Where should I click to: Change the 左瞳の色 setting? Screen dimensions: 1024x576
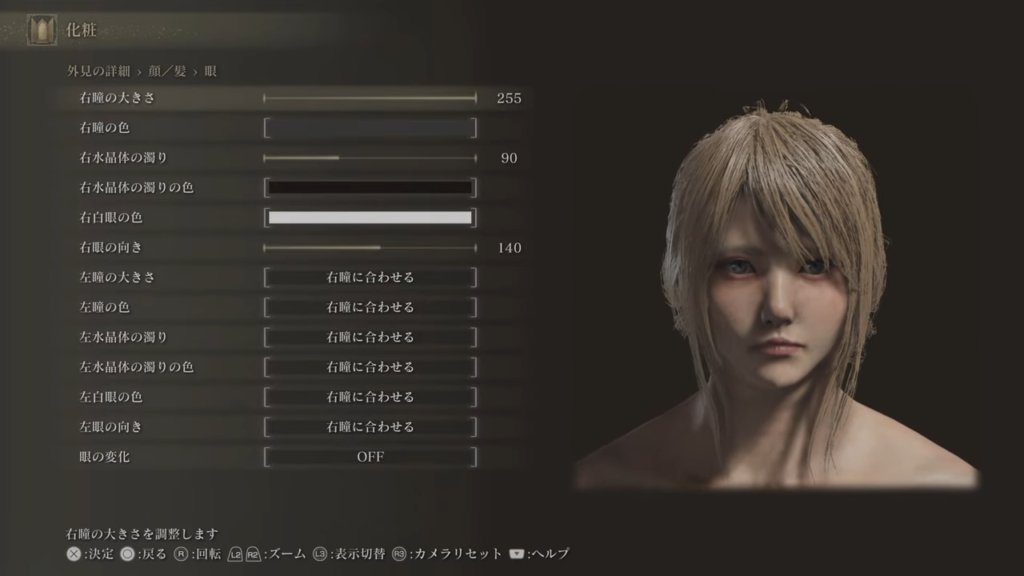pyautogui.click(x=370, y=307)
